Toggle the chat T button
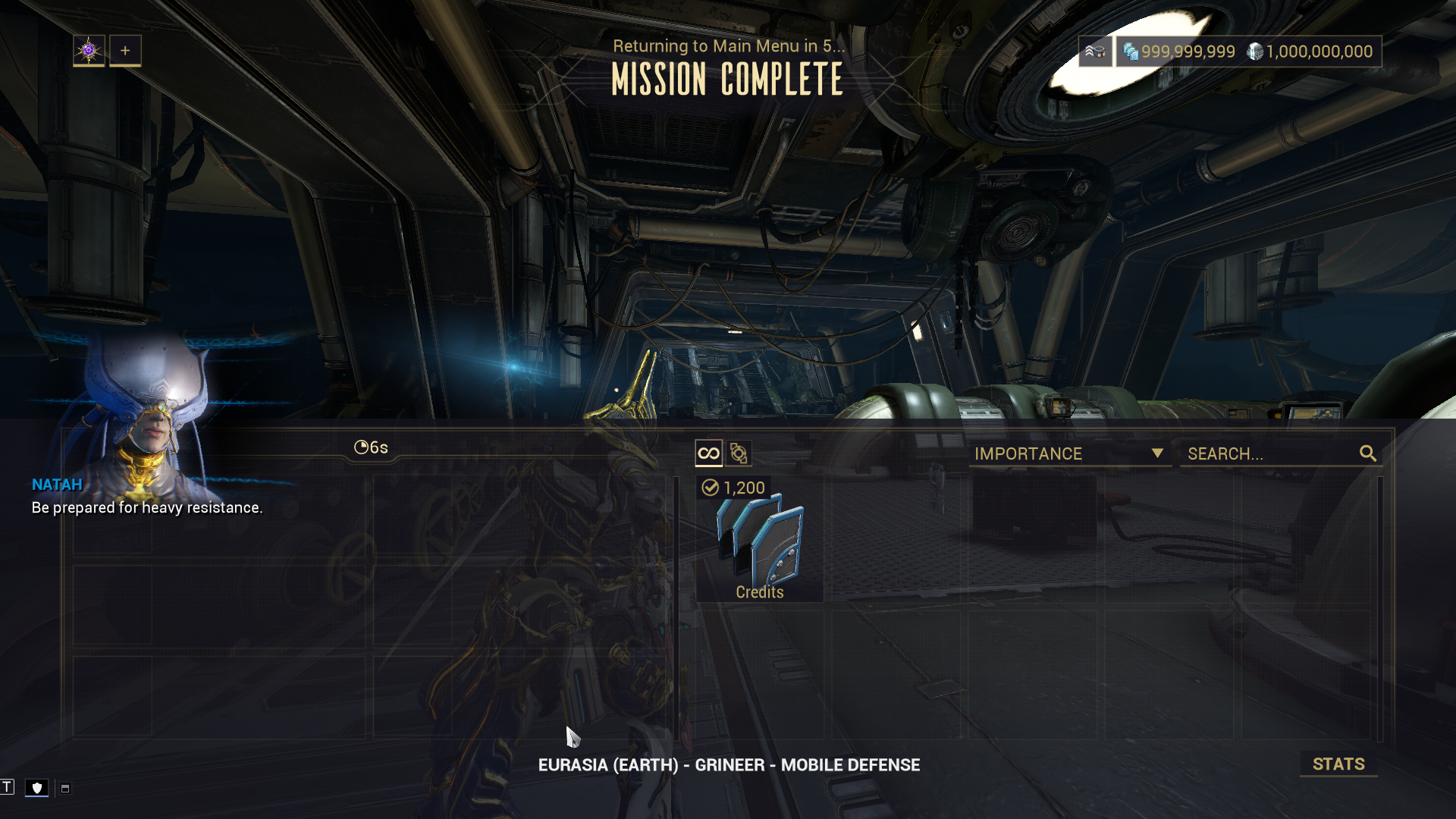 (x=8, y=787)
